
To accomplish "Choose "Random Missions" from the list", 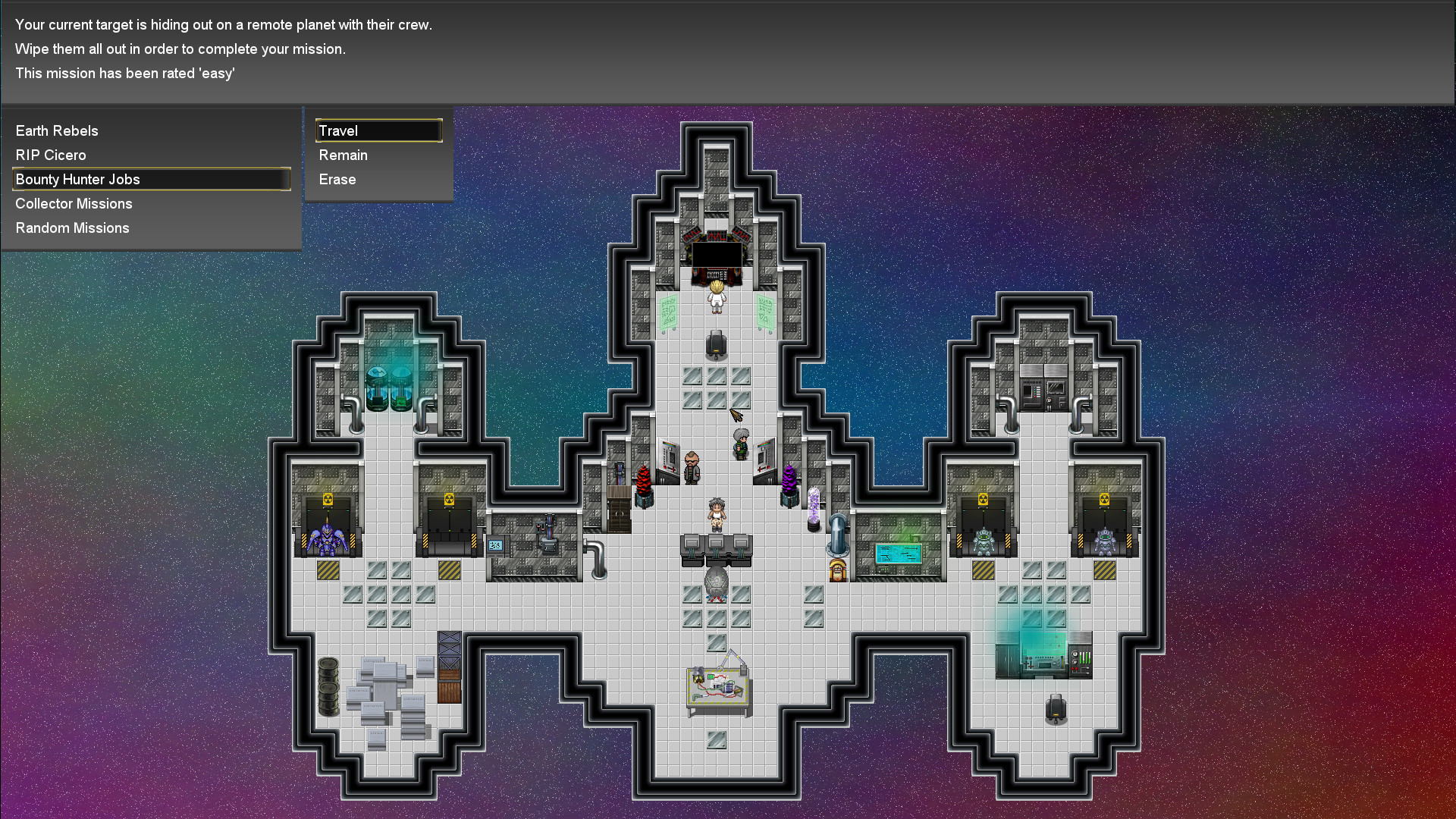I will tap(72, 227).
